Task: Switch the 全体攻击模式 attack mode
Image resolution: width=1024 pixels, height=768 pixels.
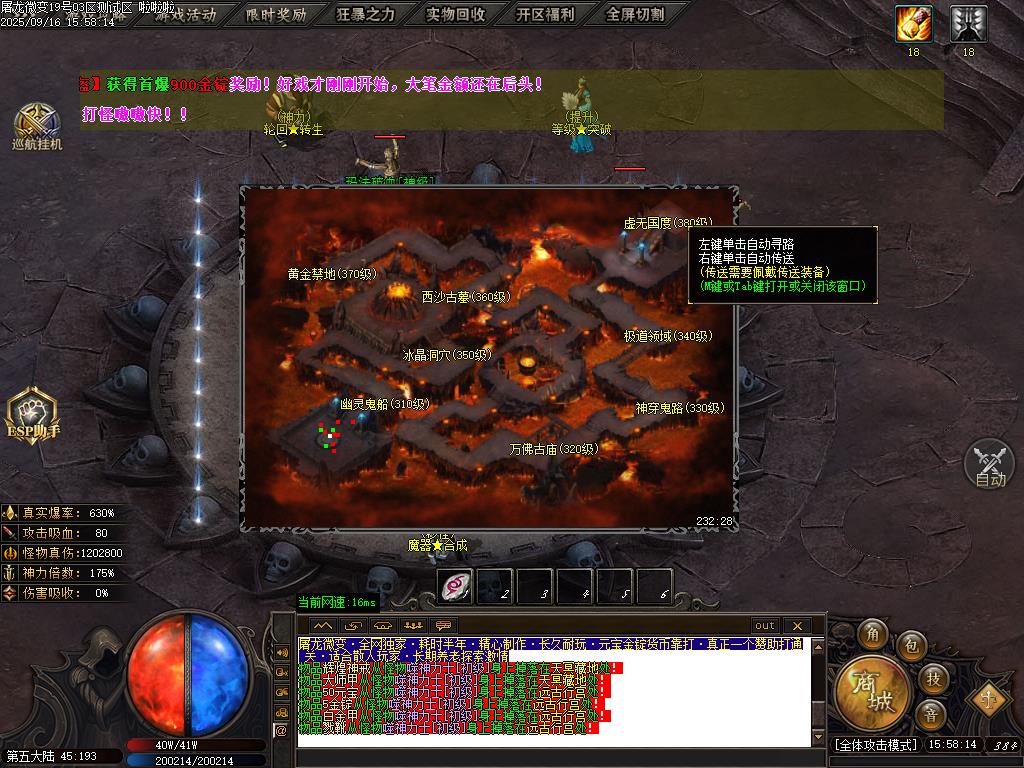Action: 875,745
